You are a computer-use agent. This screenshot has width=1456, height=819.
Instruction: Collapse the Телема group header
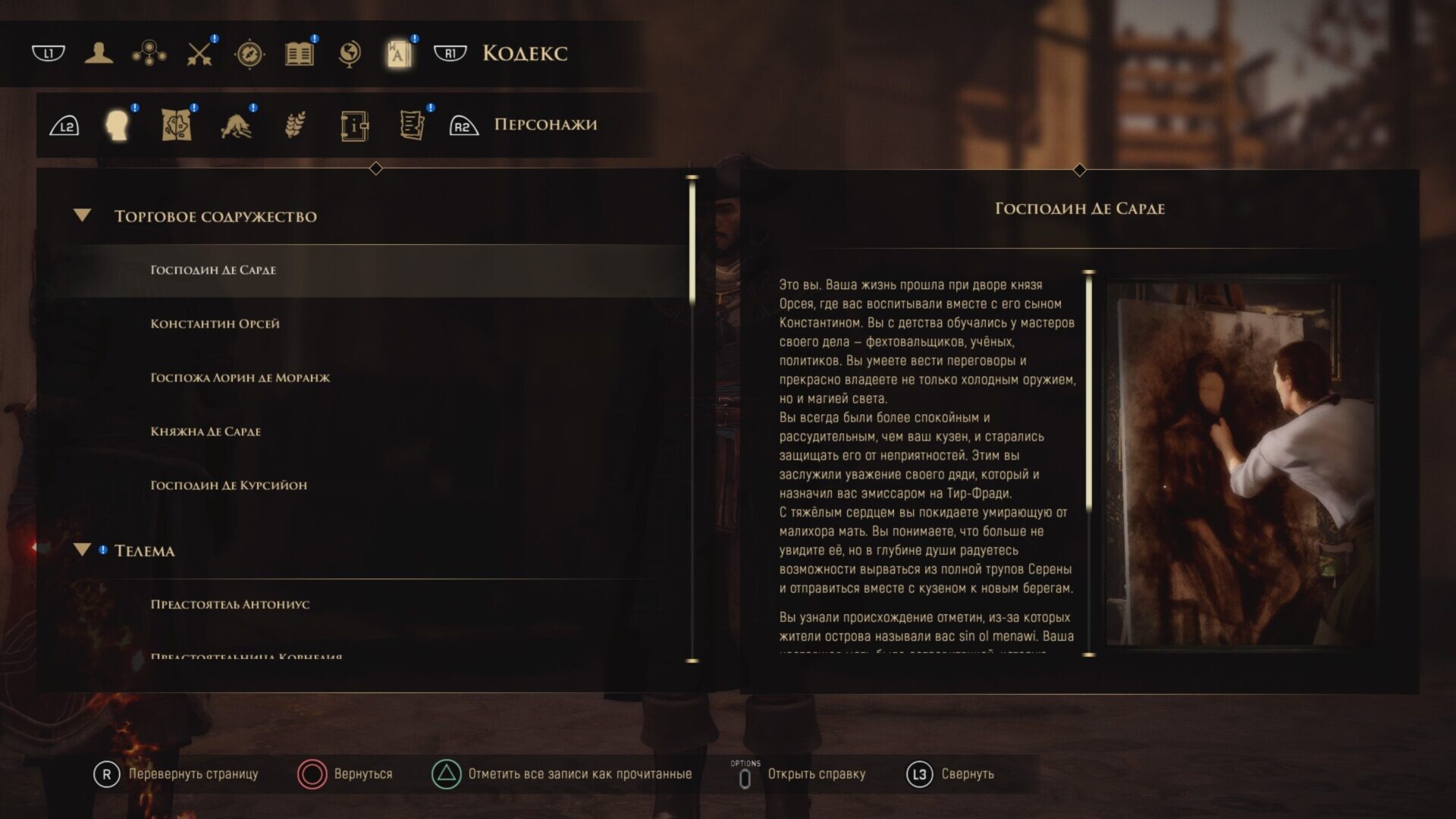tap(83, 551)
